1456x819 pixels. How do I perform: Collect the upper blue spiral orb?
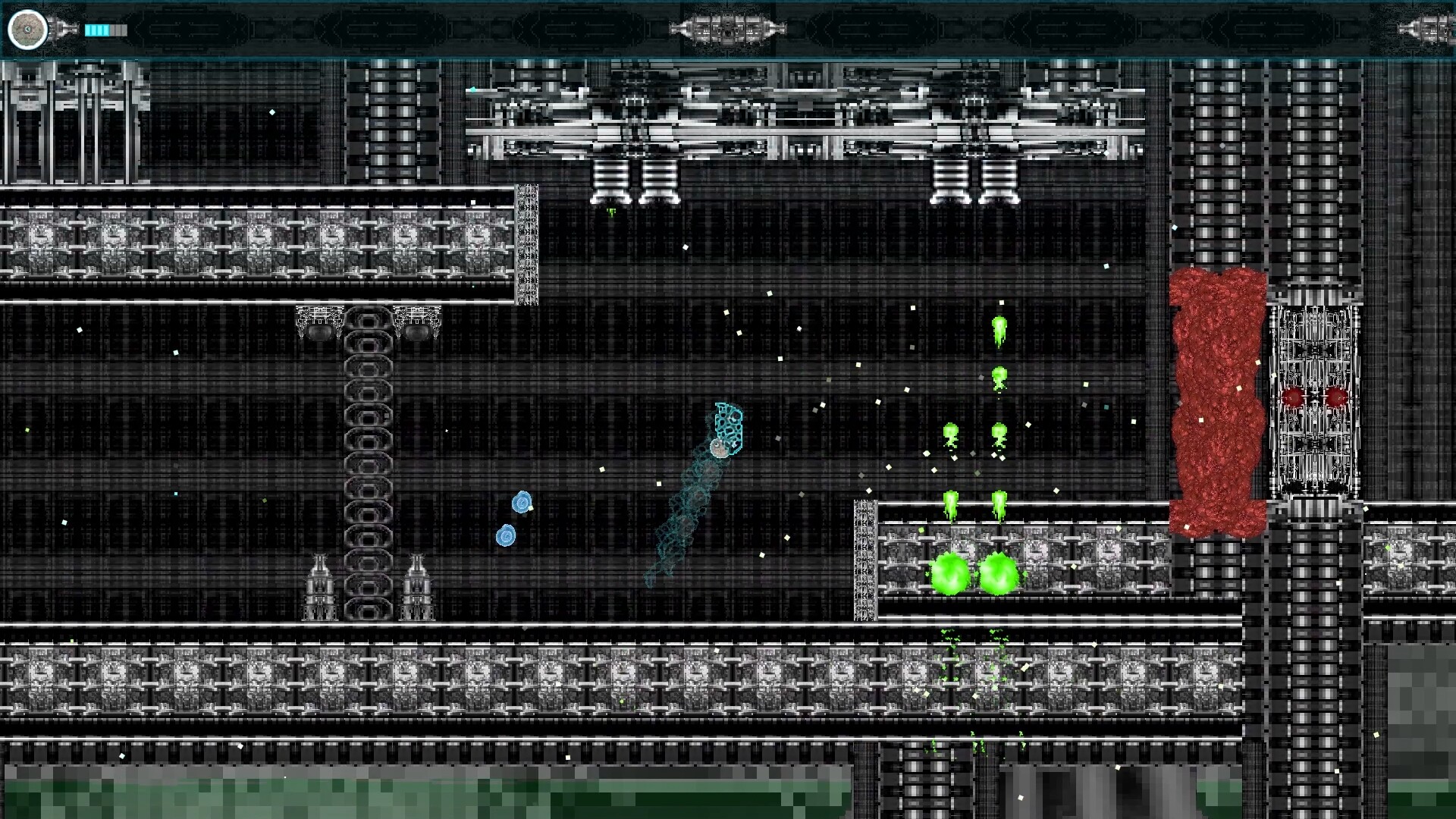(x=521, y=500)
